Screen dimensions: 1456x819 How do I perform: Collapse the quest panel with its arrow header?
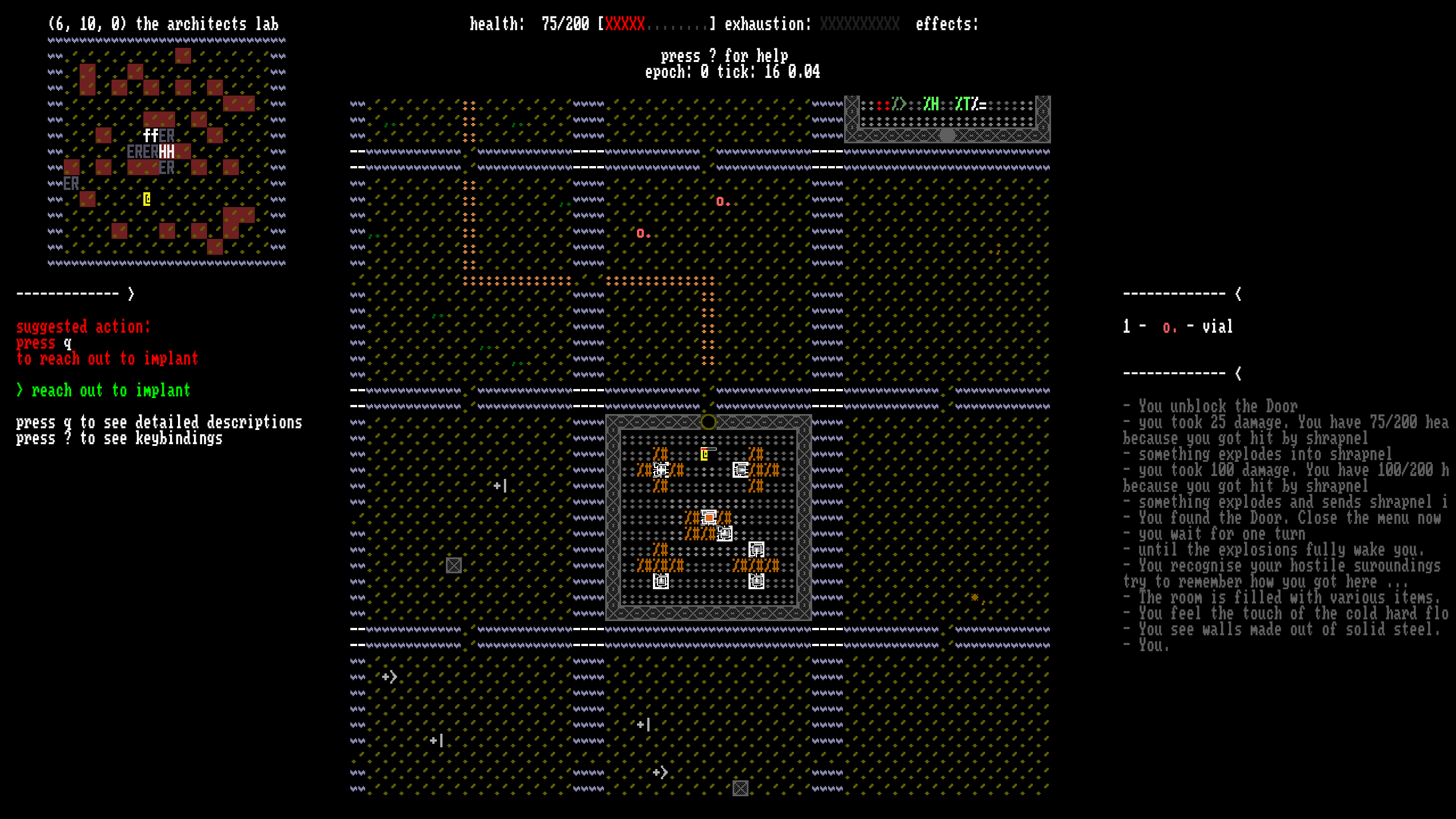point(131,294)
